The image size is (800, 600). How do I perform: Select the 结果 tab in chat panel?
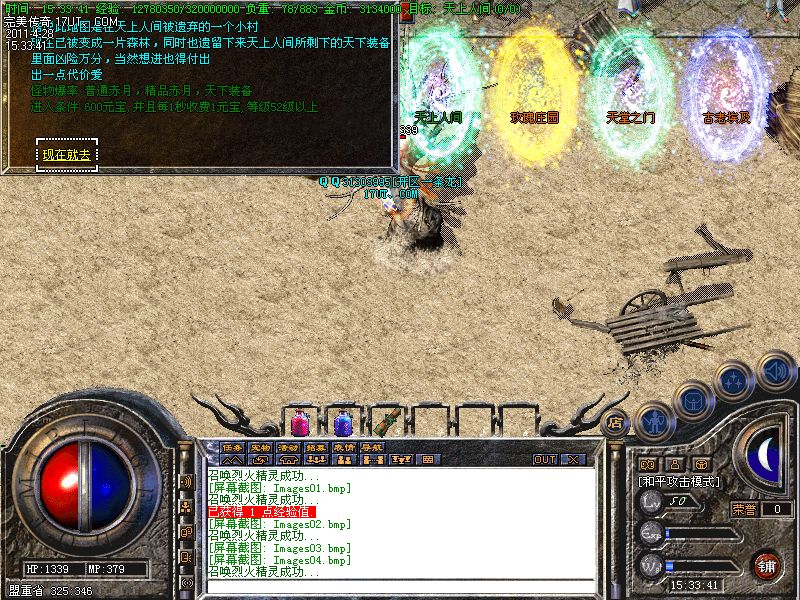(x=316, y=447)
